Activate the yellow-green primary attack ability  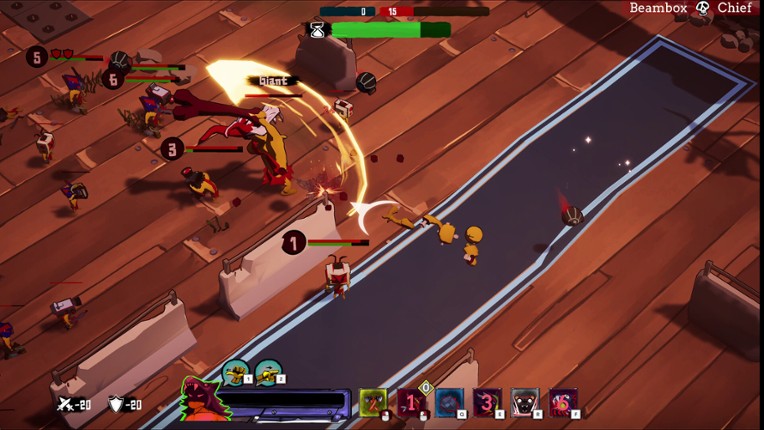(374, 402)
